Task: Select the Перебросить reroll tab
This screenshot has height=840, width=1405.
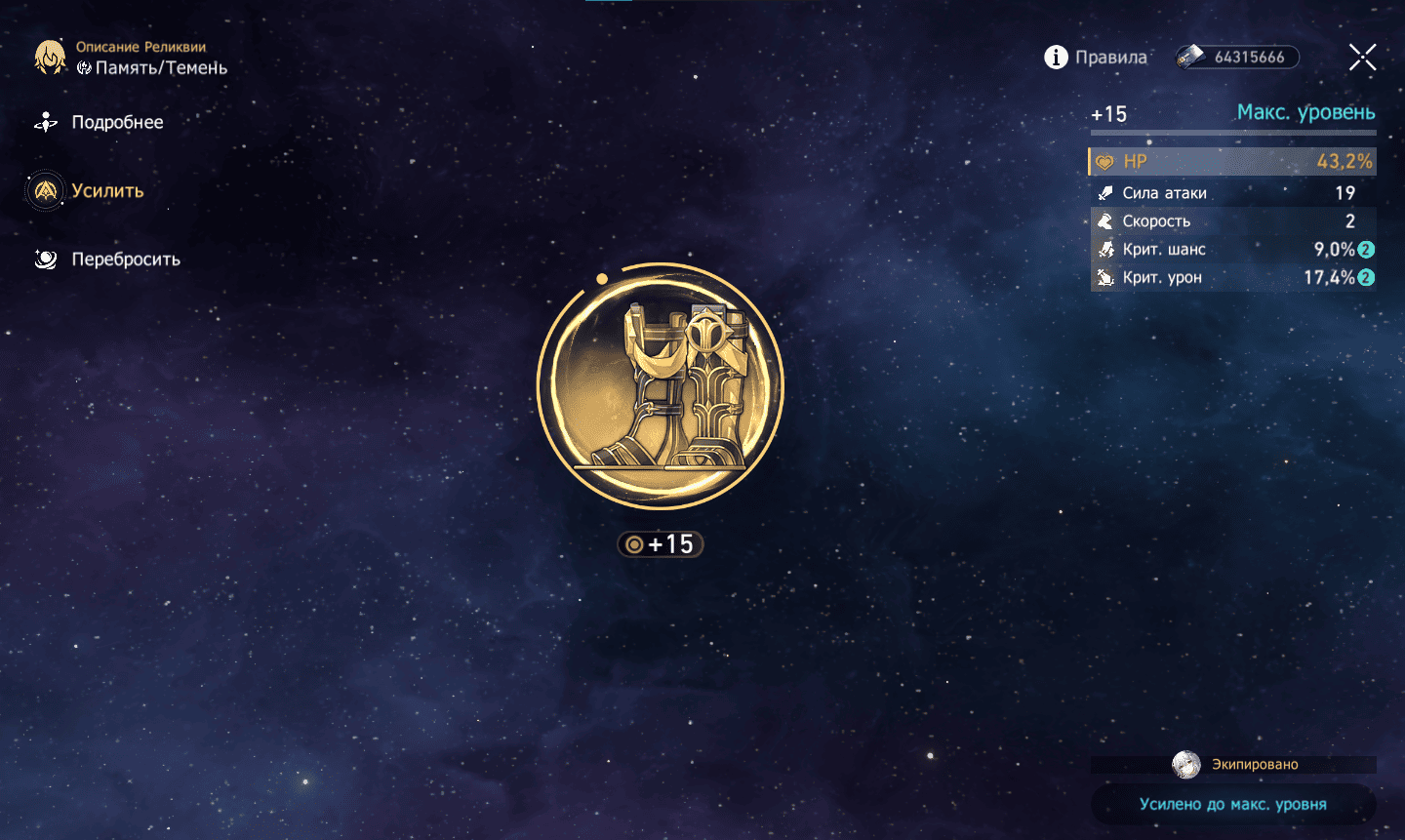Action: pos(125,260)
